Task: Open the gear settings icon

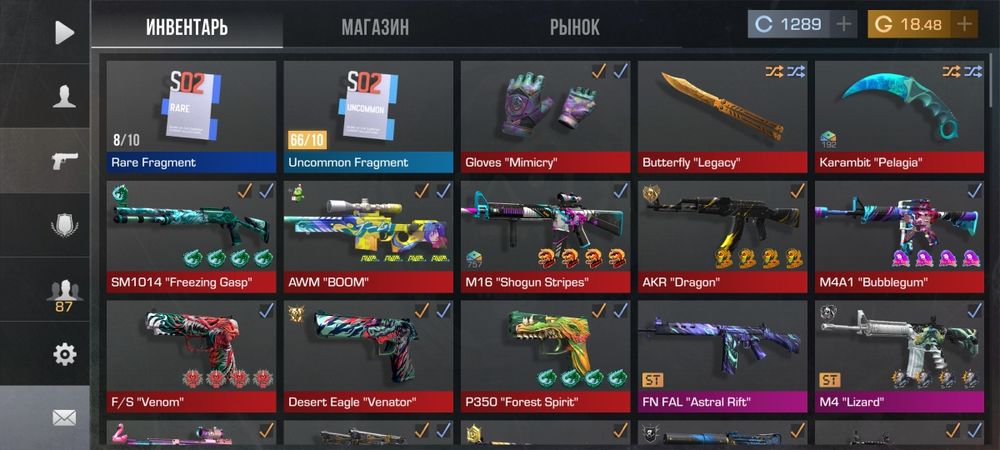Action: (64, 354)
